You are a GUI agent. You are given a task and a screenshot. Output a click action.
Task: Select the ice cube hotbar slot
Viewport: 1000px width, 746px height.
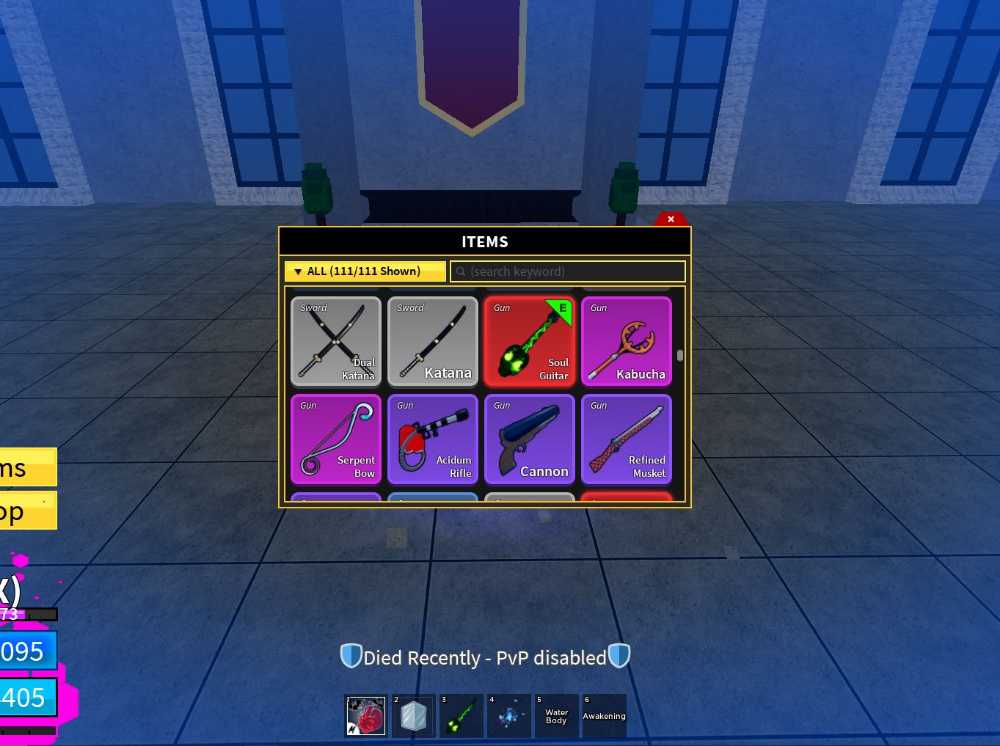pyautogui.click(x=413, y=716)
